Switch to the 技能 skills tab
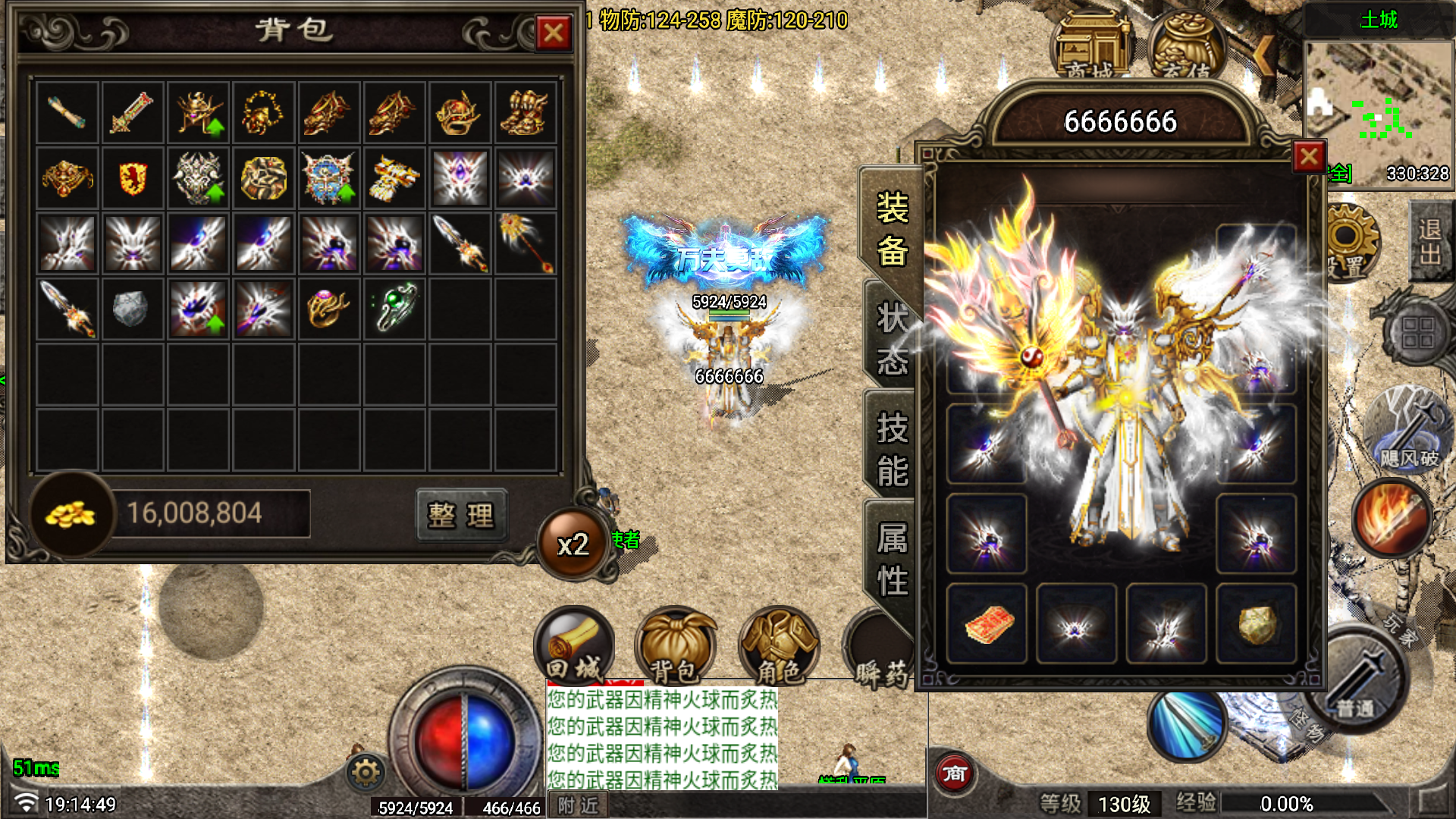The image size is (1456, 819). coord(892,449)
